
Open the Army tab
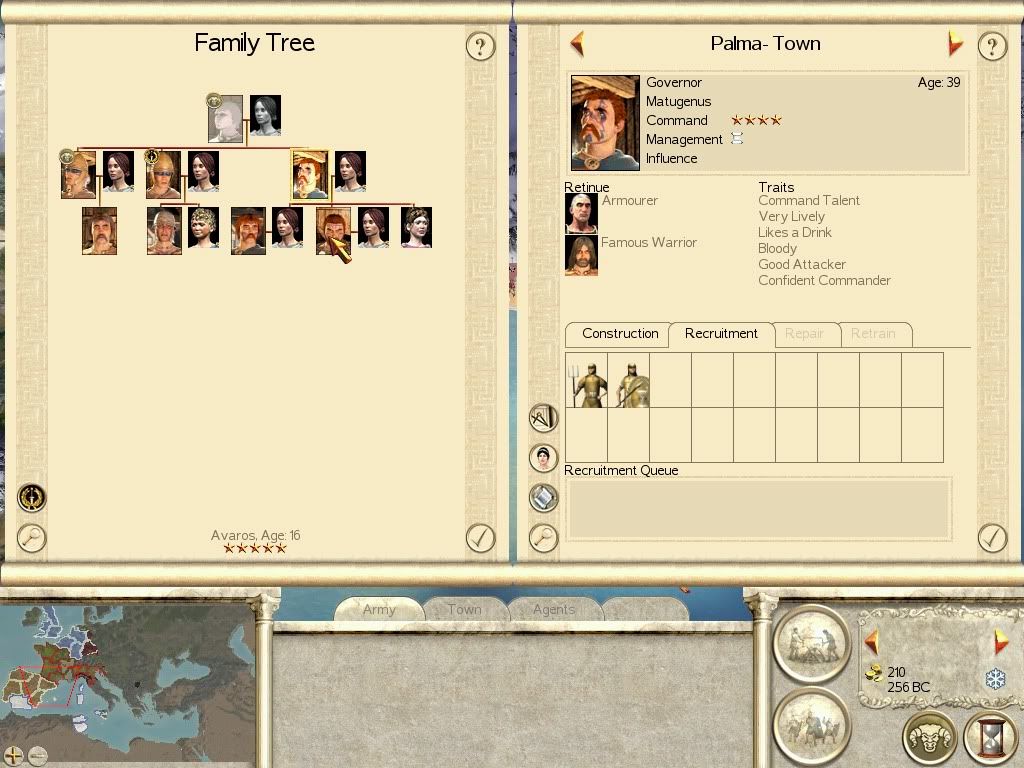[x=379, y=609]
